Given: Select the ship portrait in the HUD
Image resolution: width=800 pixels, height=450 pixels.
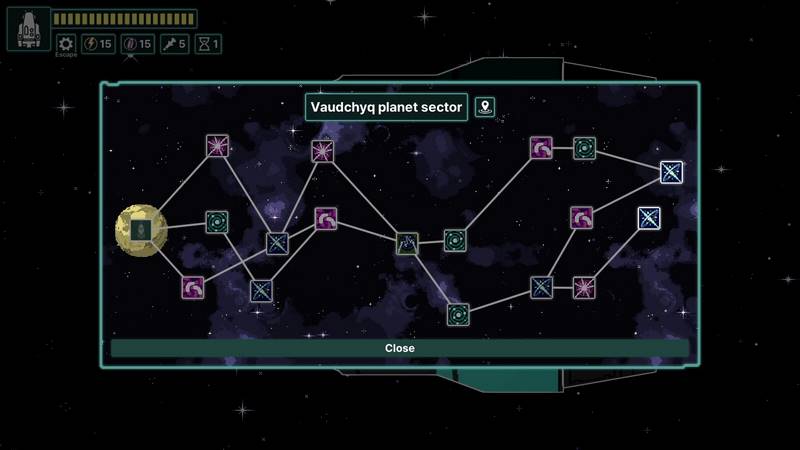Looking at the screenshot, I should [x=28, y=29].
